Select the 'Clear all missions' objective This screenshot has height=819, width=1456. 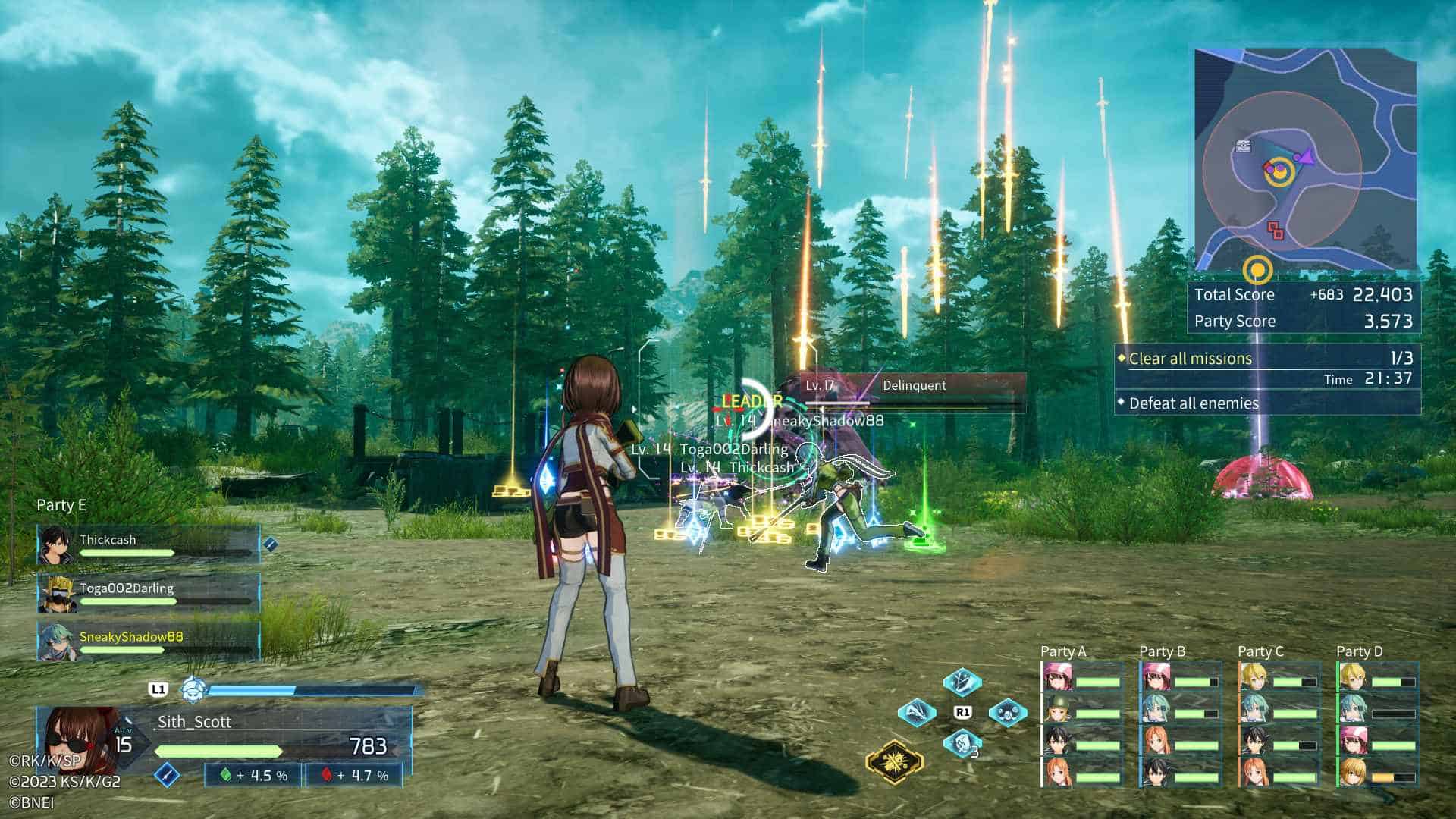coord(1190,359)
